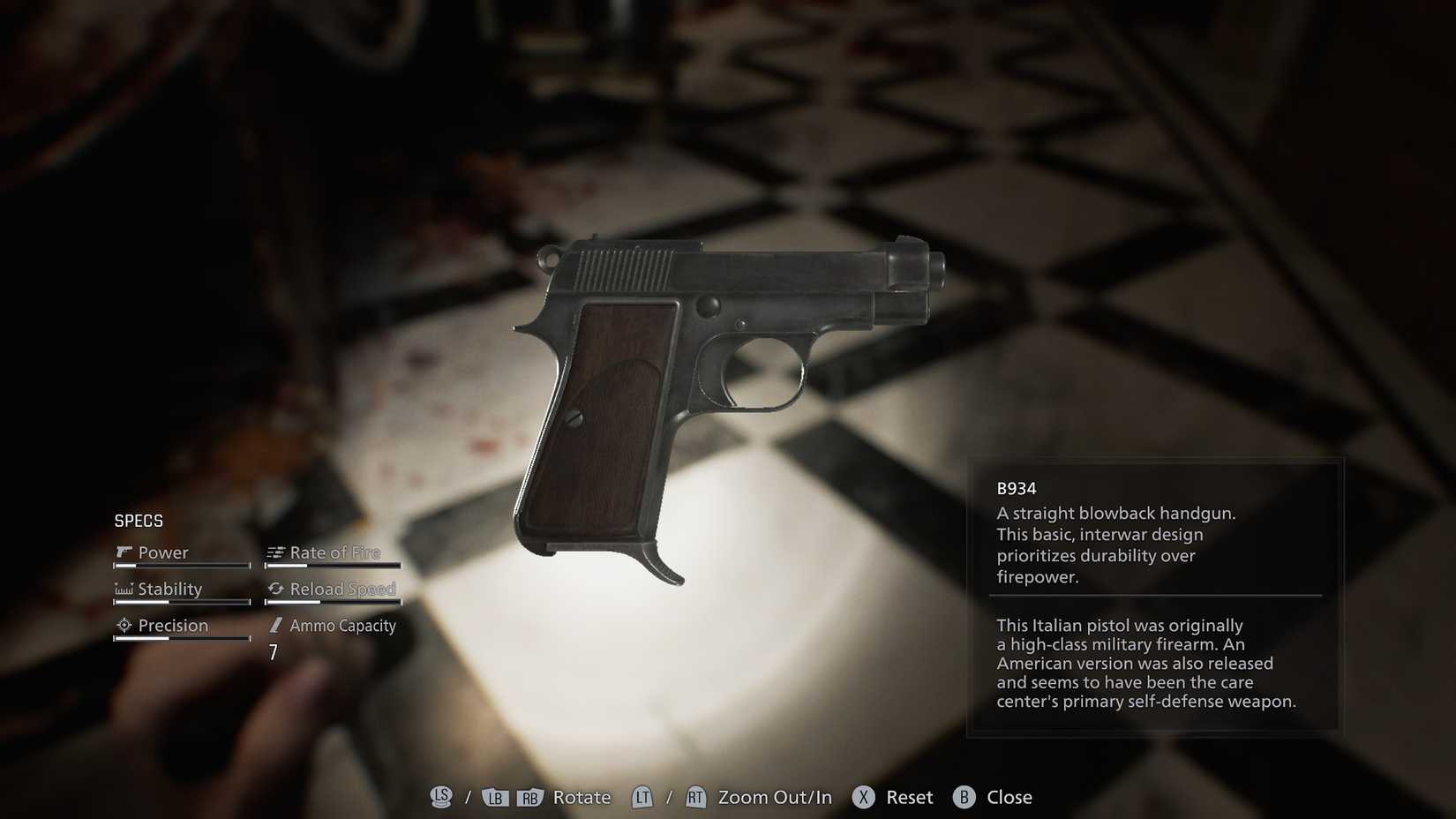The width and height of the screenshot is (1456, 819).
Task: Click the Power stat bar
Action: click(181, 567)
